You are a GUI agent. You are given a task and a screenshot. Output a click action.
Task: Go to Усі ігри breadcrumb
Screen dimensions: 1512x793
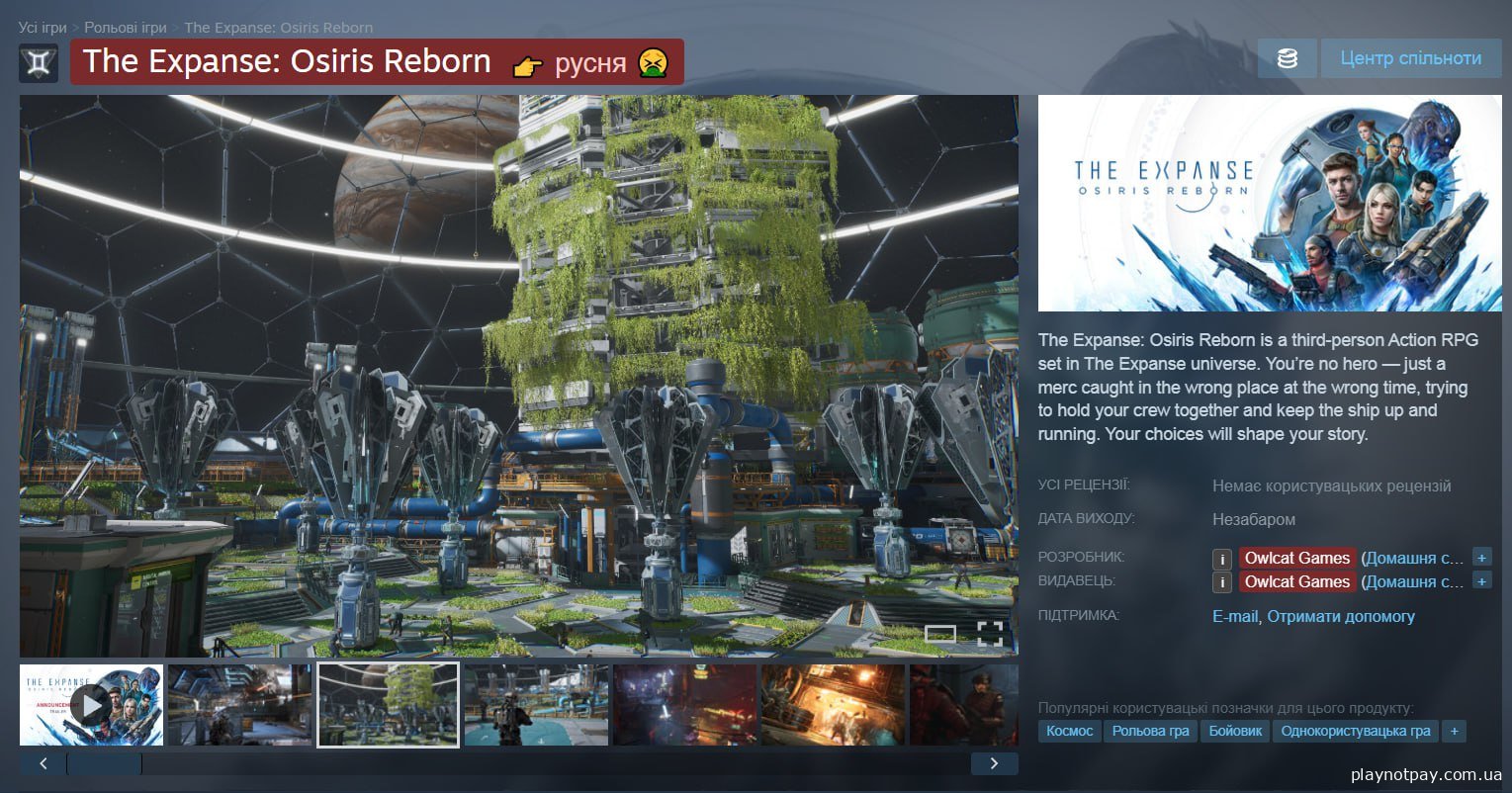43,28
